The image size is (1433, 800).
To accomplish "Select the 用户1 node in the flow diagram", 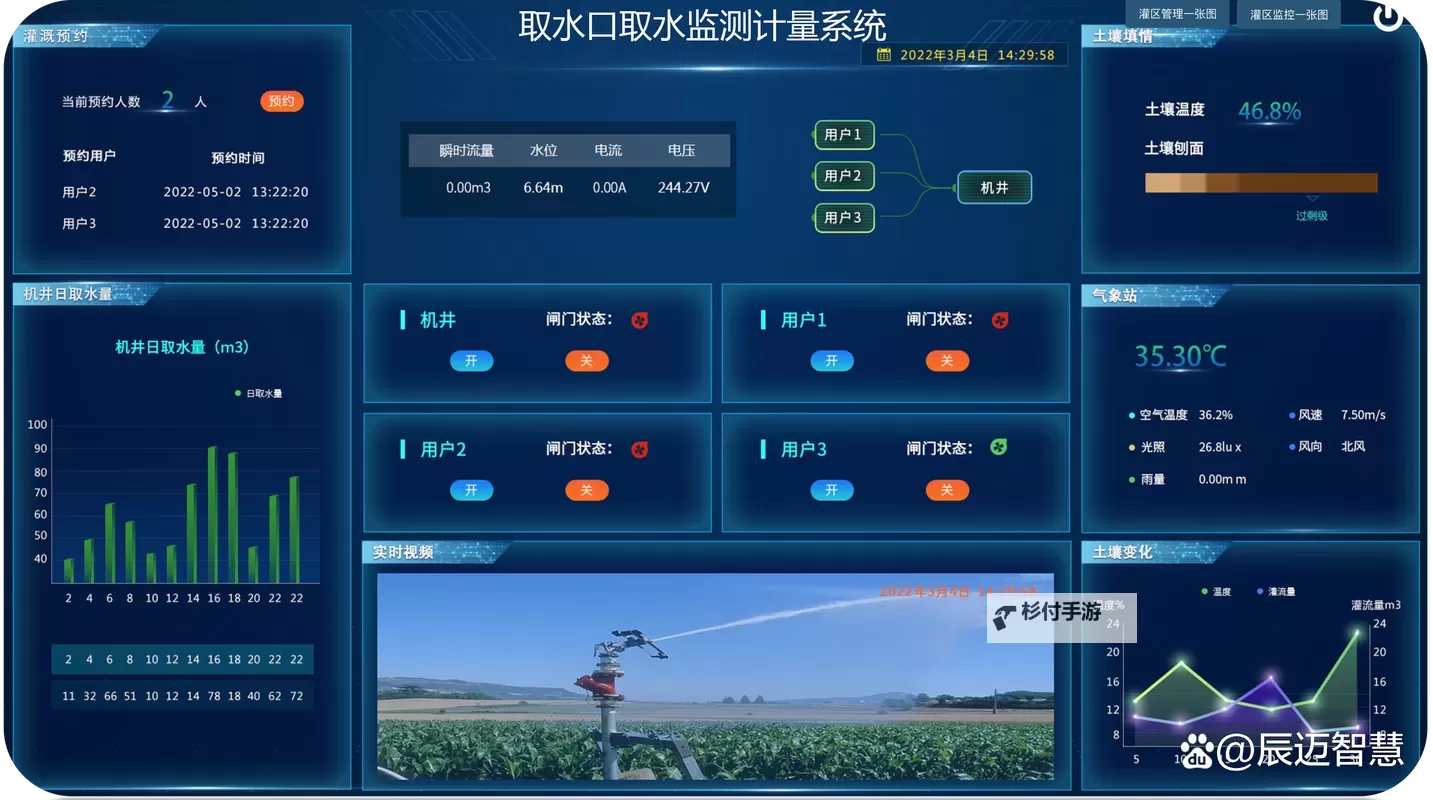I will 843,135.
